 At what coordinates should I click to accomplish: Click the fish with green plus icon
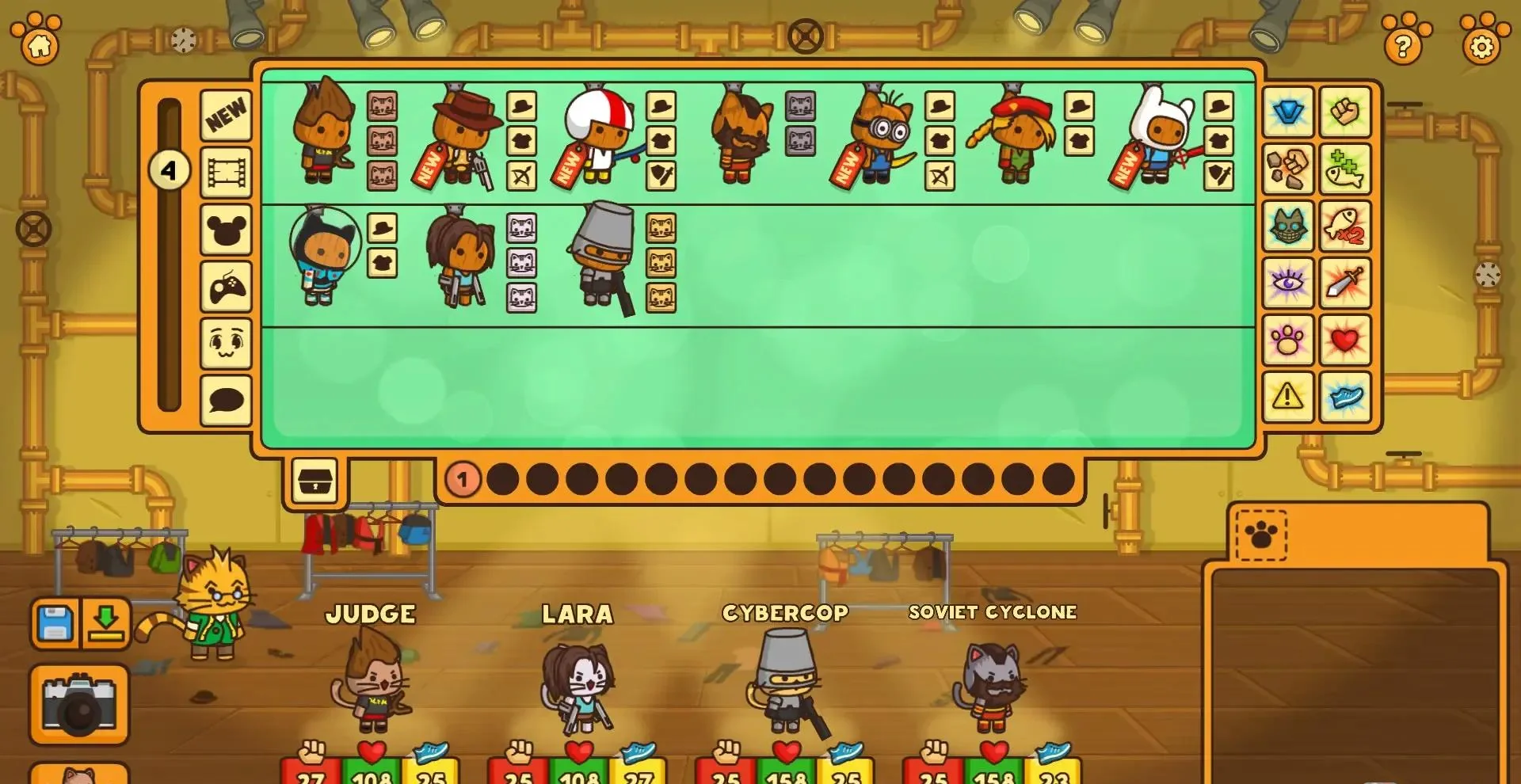coord(1347,170)
